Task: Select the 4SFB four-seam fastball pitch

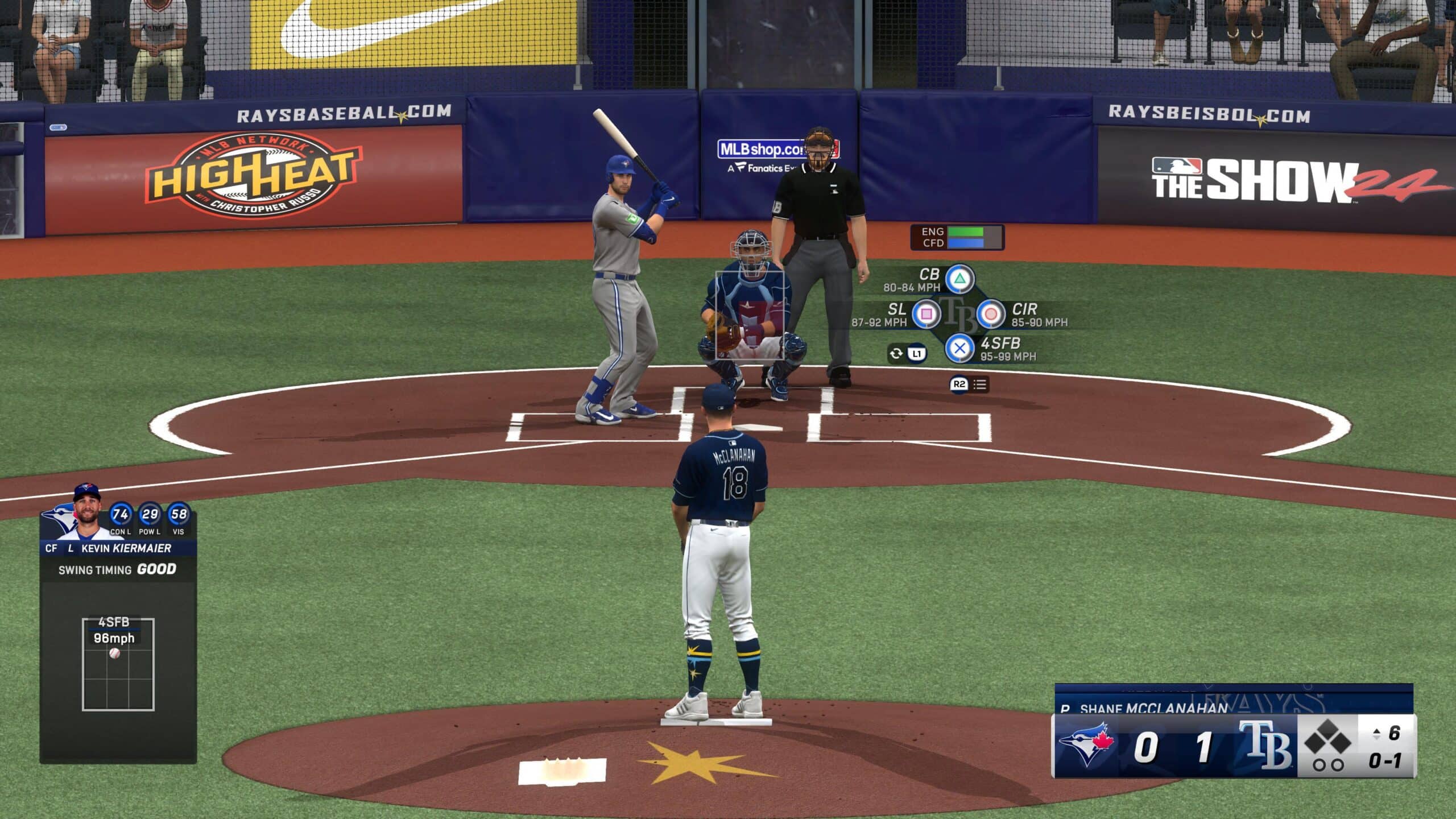Action: (959, 348)
